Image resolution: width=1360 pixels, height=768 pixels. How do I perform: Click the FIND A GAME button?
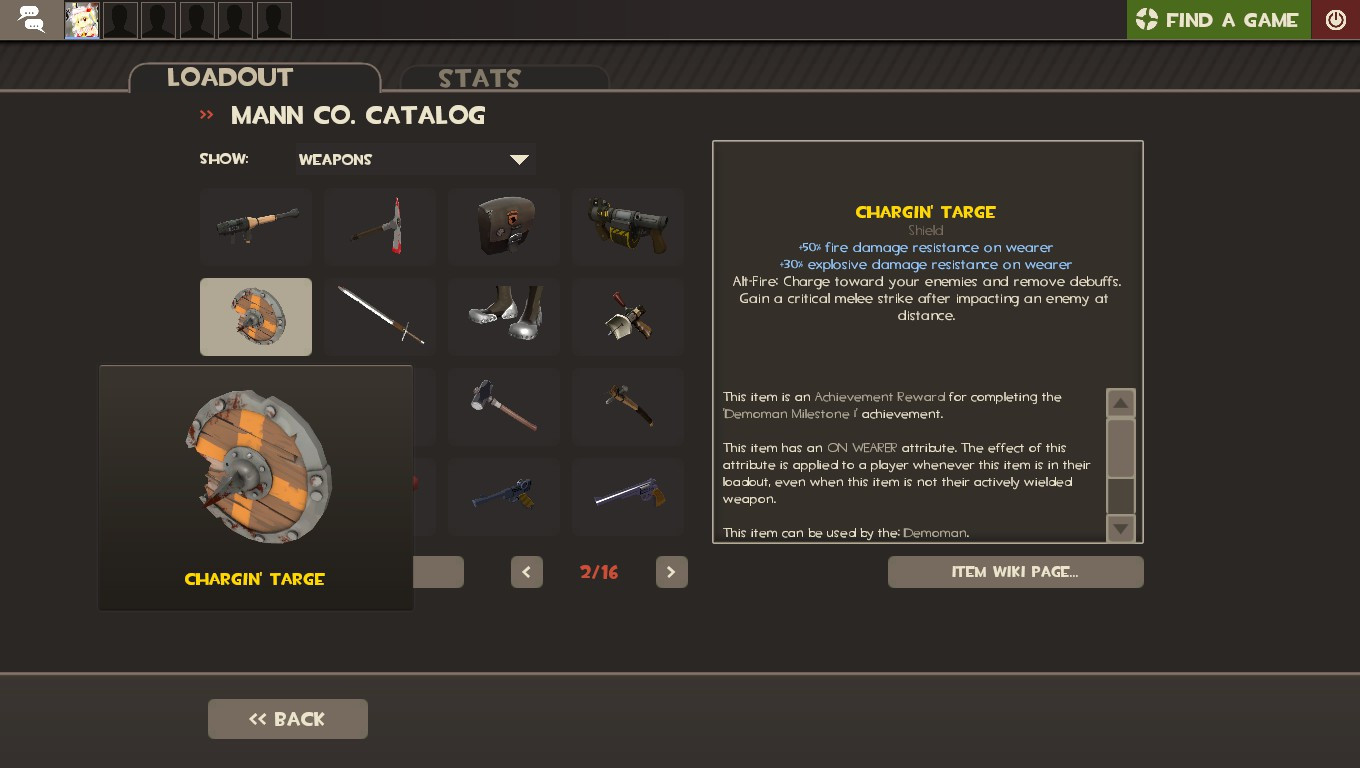tap(1218, 19)
